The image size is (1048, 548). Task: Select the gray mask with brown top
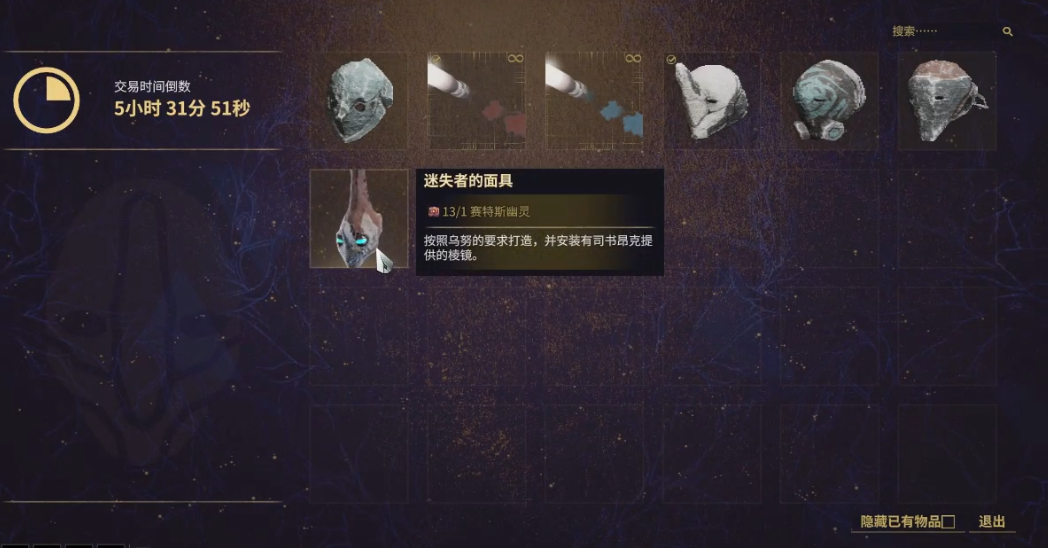click(x=946, y=101)
